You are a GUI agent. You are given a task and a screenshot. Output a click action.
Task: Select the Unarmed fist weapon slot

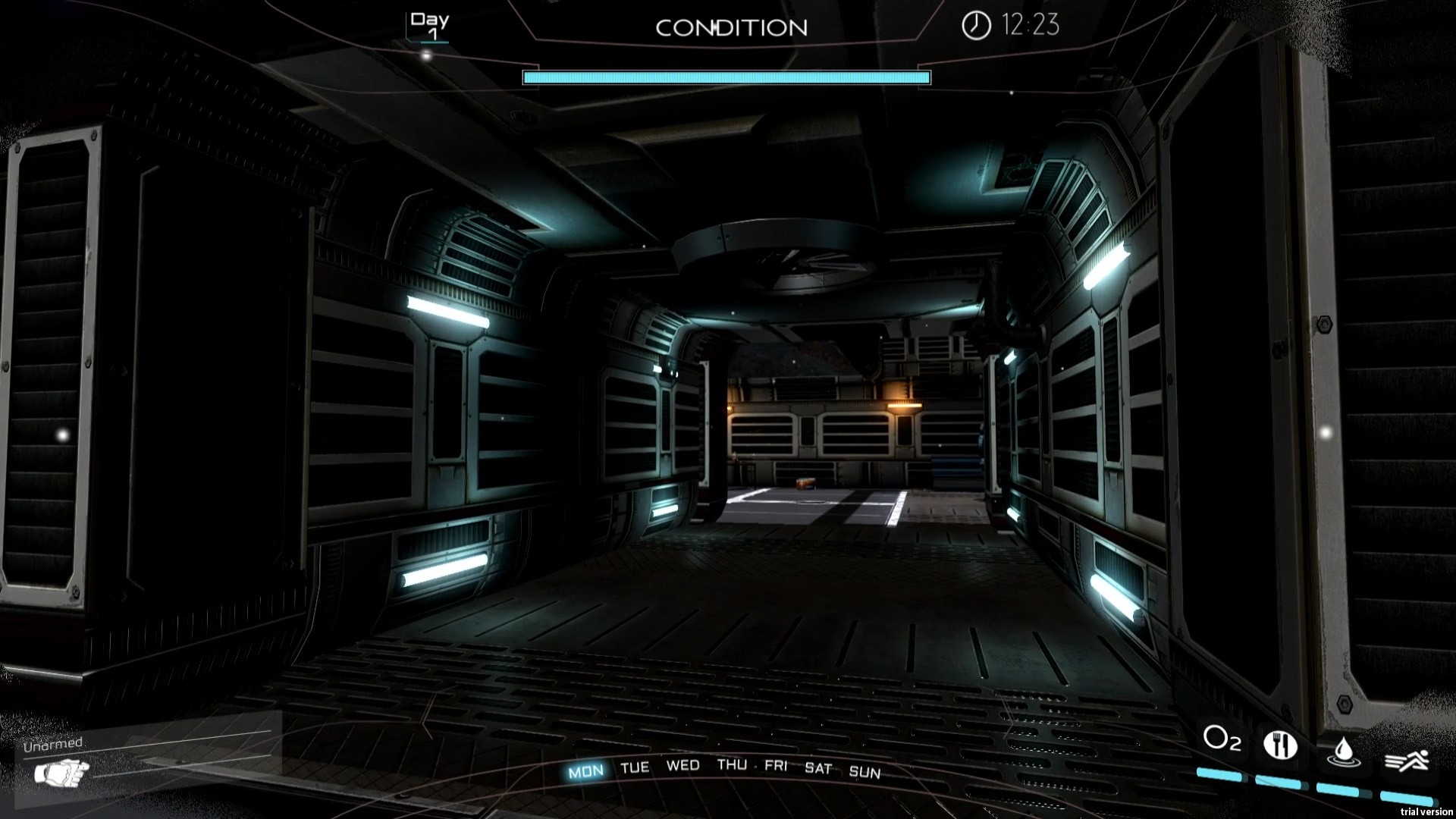(62, 773)
